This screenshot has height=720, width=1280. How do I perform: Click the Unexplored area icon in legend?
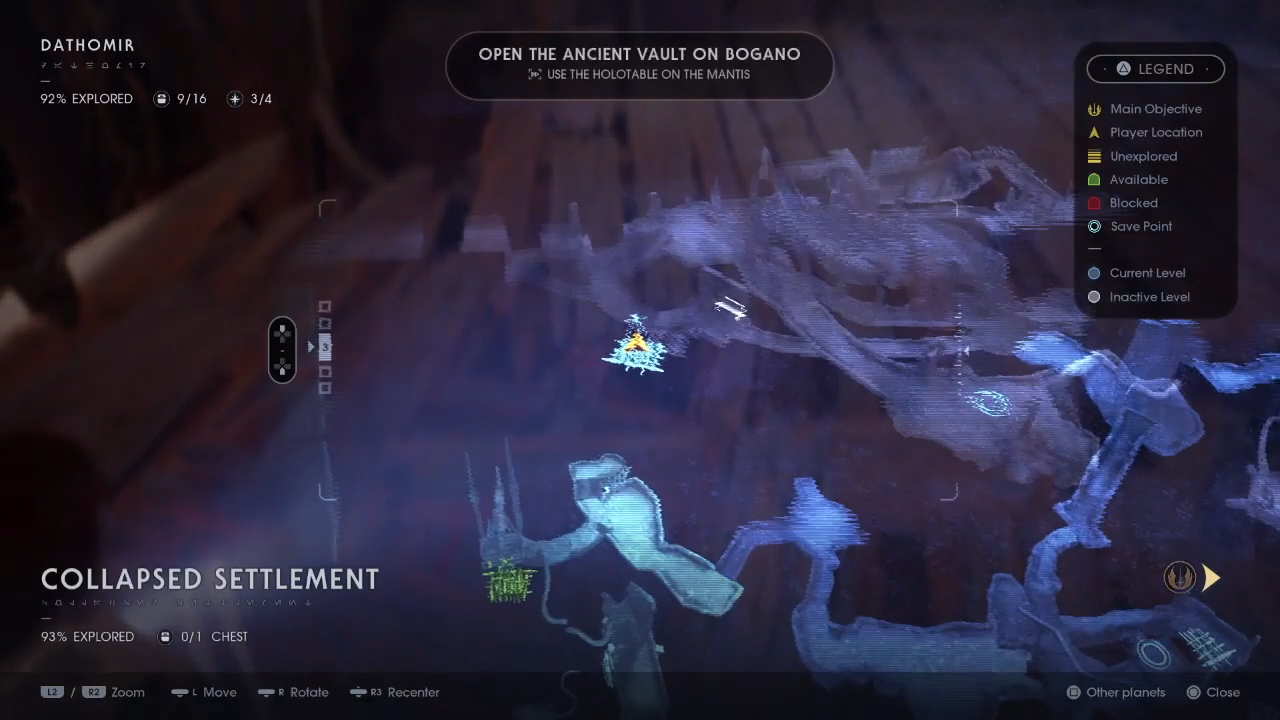coord(1093,156)
